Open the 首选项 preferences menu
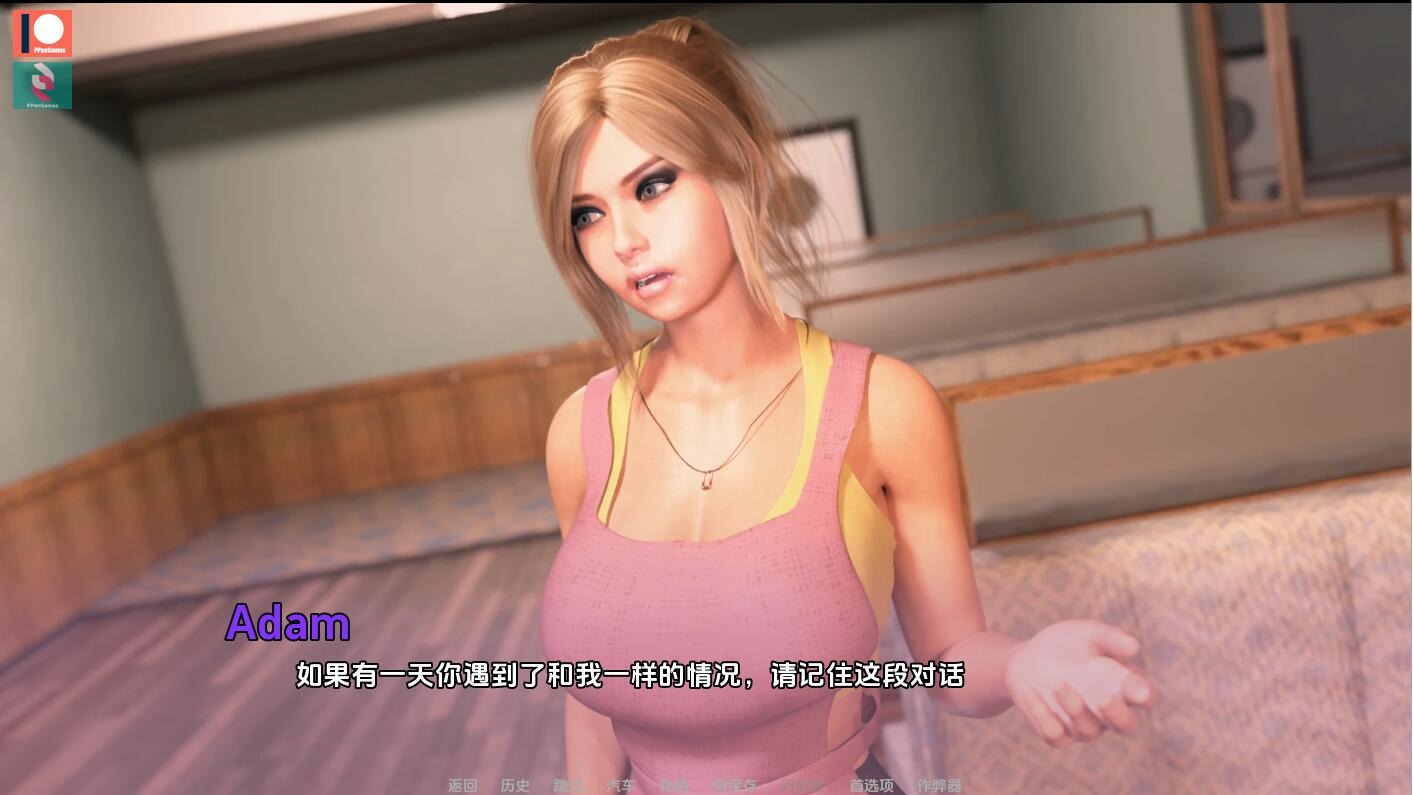 tap(870, 787)
